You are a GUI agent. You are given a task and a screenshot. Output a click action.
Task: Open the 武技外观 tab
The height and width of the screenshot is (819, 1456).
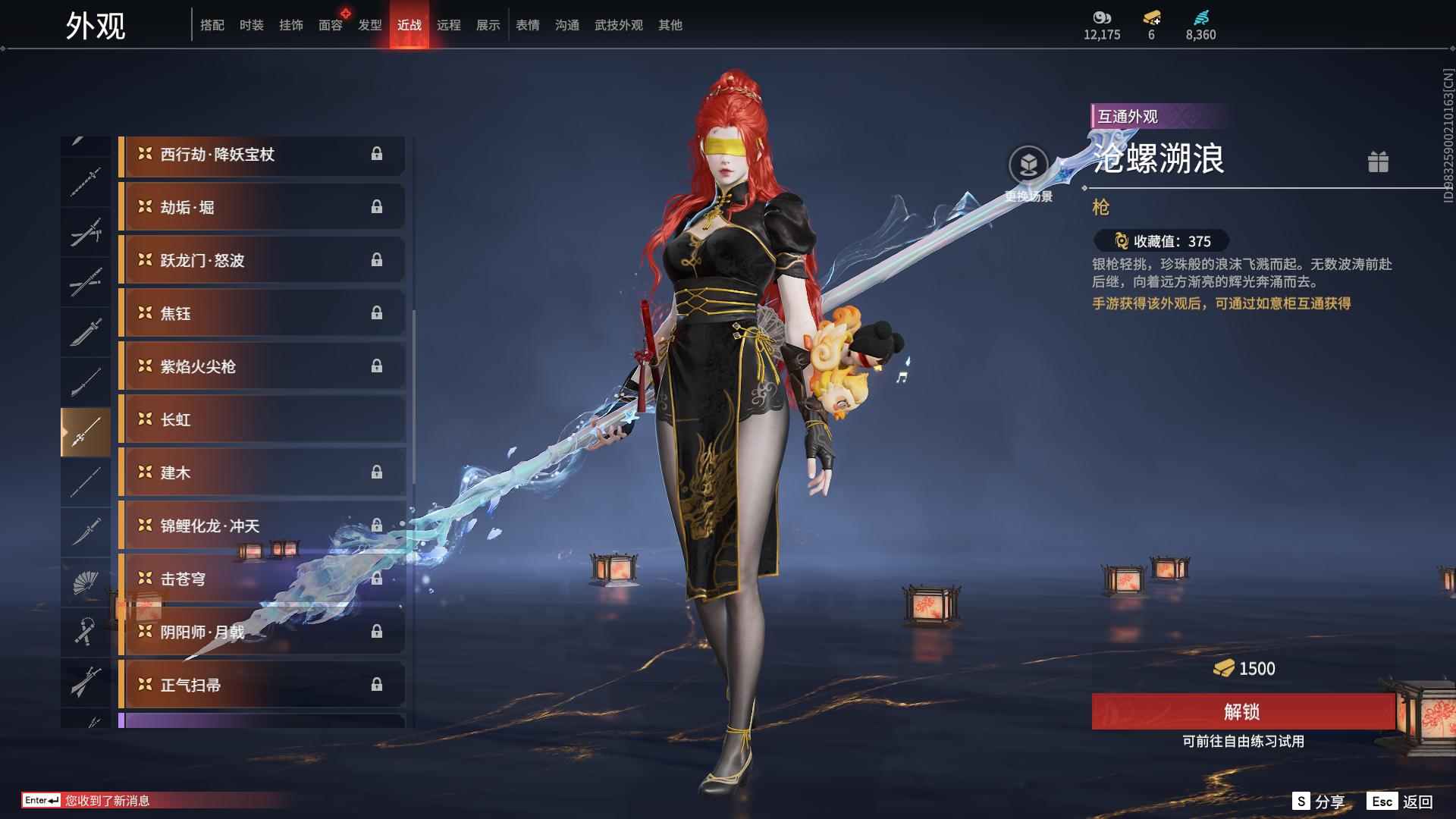(x=618, y=25)
